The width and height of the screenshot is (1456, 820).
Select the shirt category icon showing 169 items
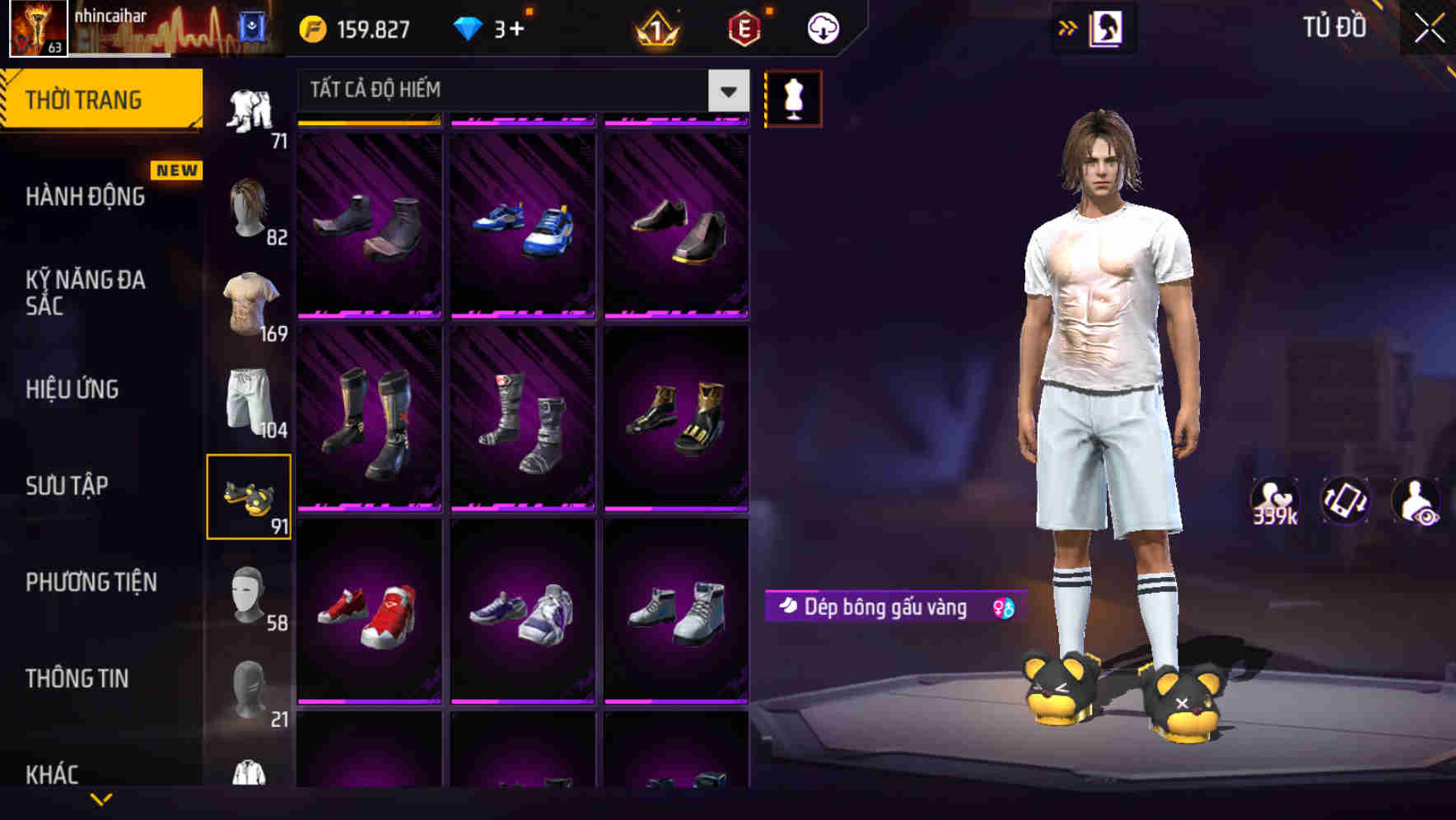point(250,301)
